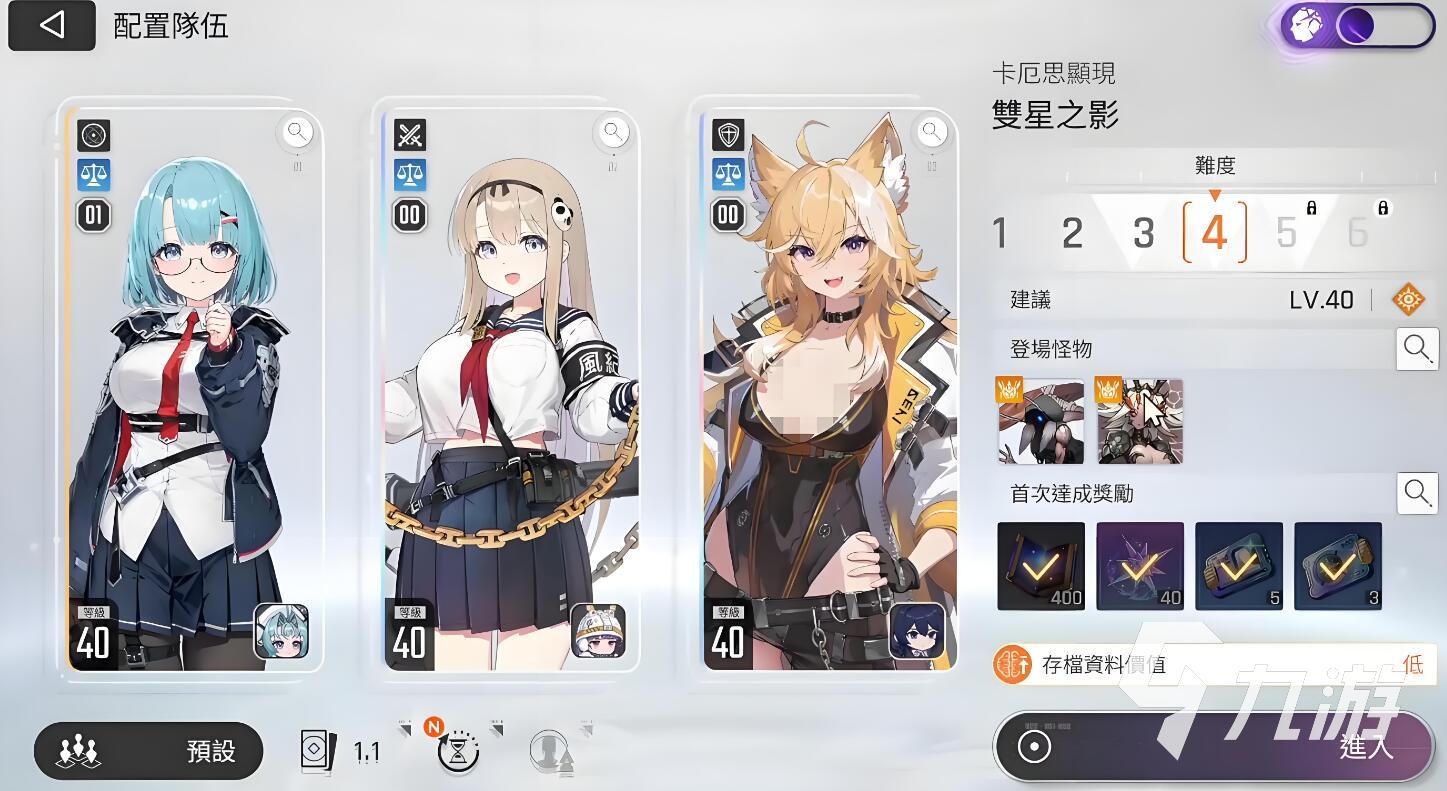Click the crossed swords role icon on second character card
The image size is (1447, 791).
click(x=408, y=133)
